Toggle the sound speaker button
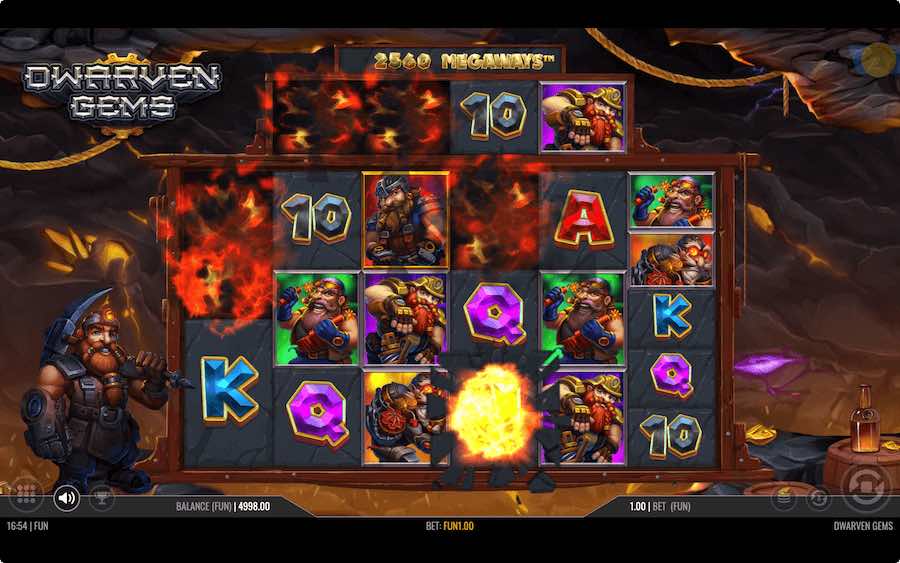900x563 pixels. coord(67,496)
